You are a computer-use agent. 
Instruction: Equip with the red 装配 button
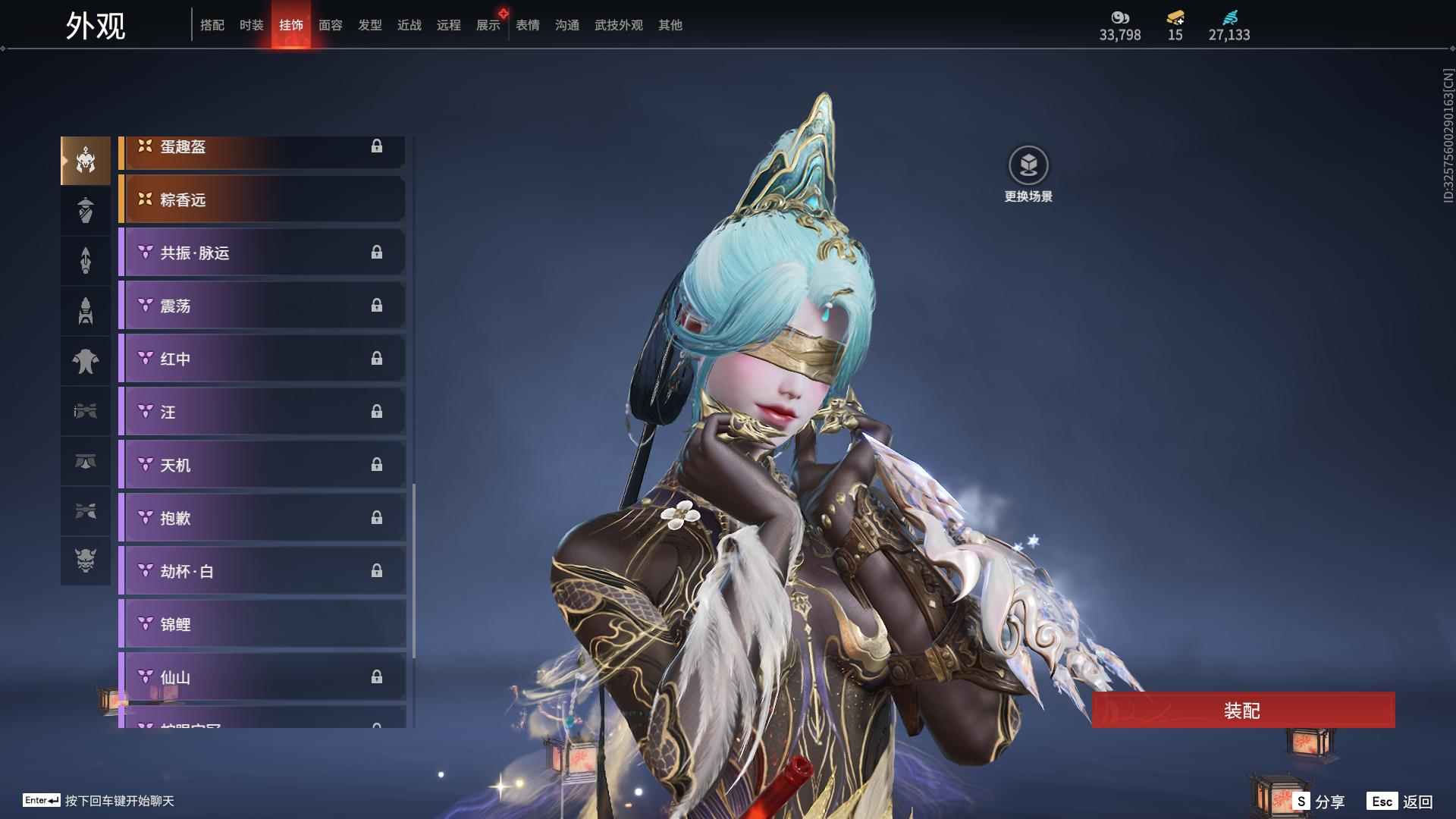(1243, 710)
